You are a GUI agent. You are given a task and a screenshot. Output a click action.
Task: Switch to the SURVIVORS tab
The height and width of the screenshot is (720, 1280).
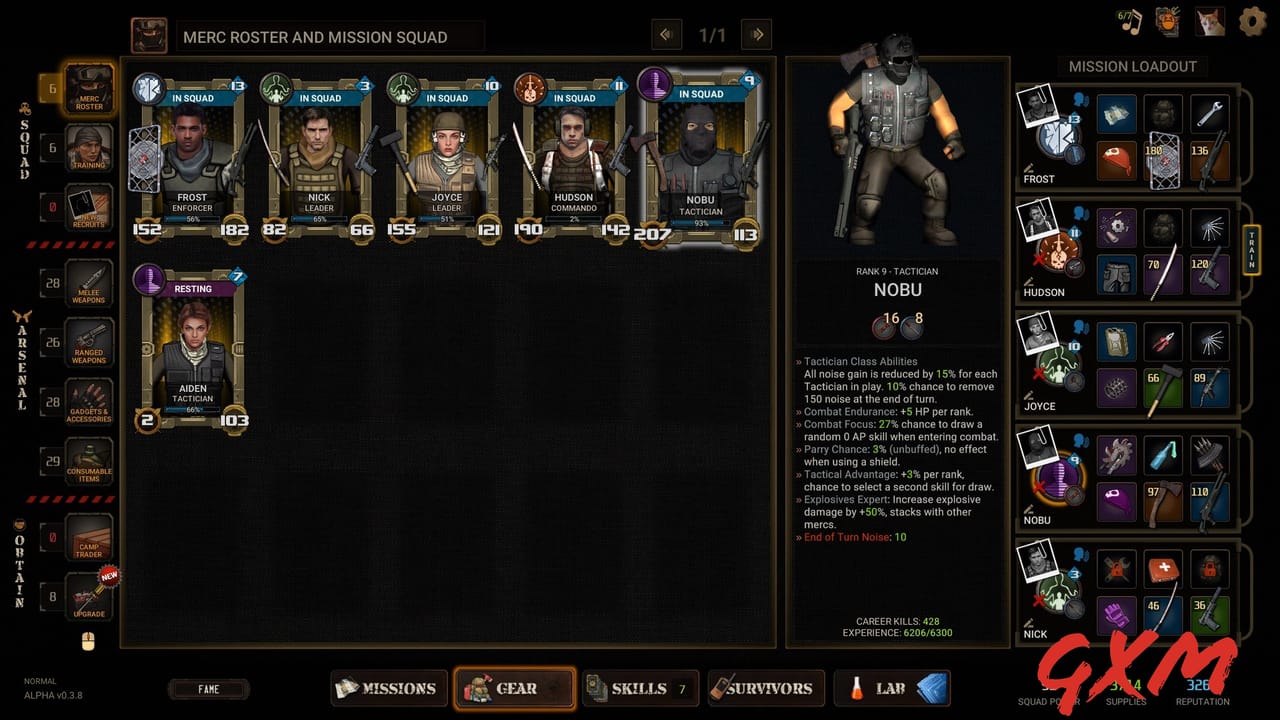766,688
